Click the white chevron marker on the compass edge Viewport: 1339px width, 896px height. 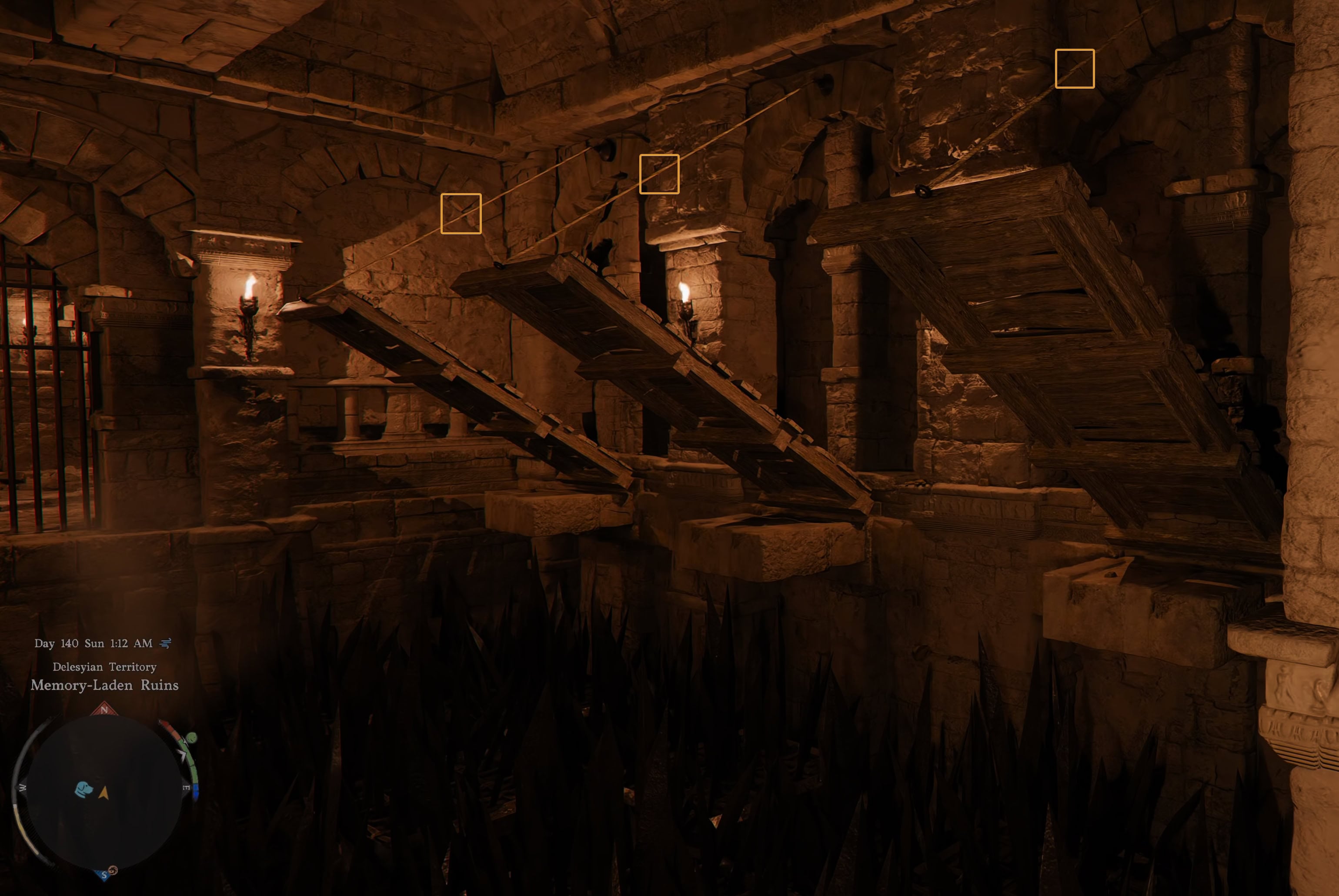click(183, 754)
